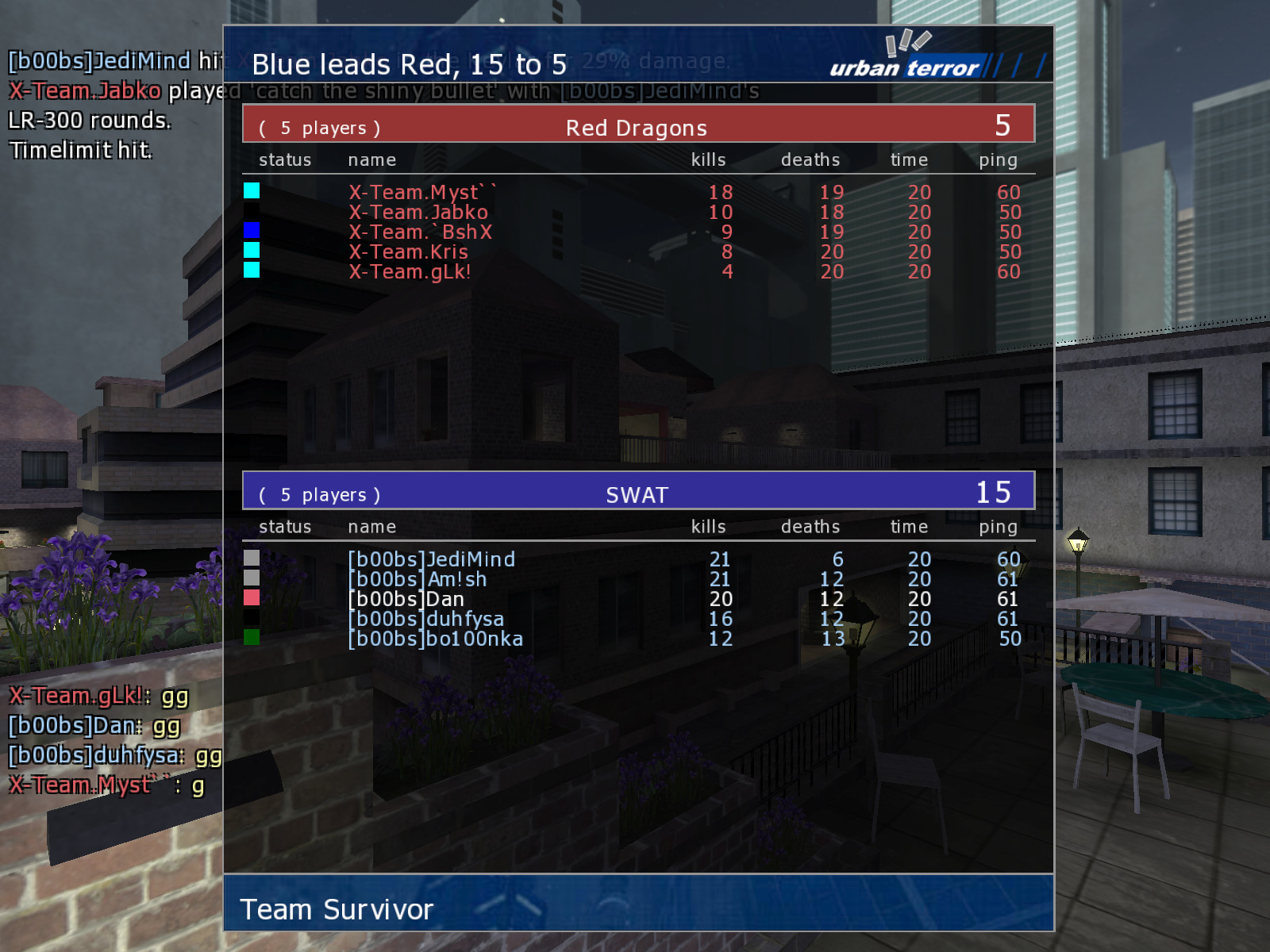The width and height of the screenshot is (1270, 952).
Task: Click the [b00bs]Dan scoreboard entry
Action: pos(406,599)
